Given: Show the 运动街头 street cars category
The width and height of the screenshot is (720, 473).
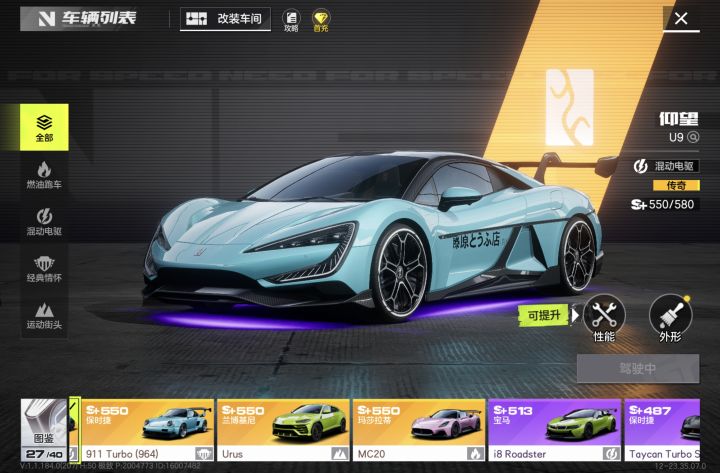Looking at the screenshot, I should tap(44, 315).
